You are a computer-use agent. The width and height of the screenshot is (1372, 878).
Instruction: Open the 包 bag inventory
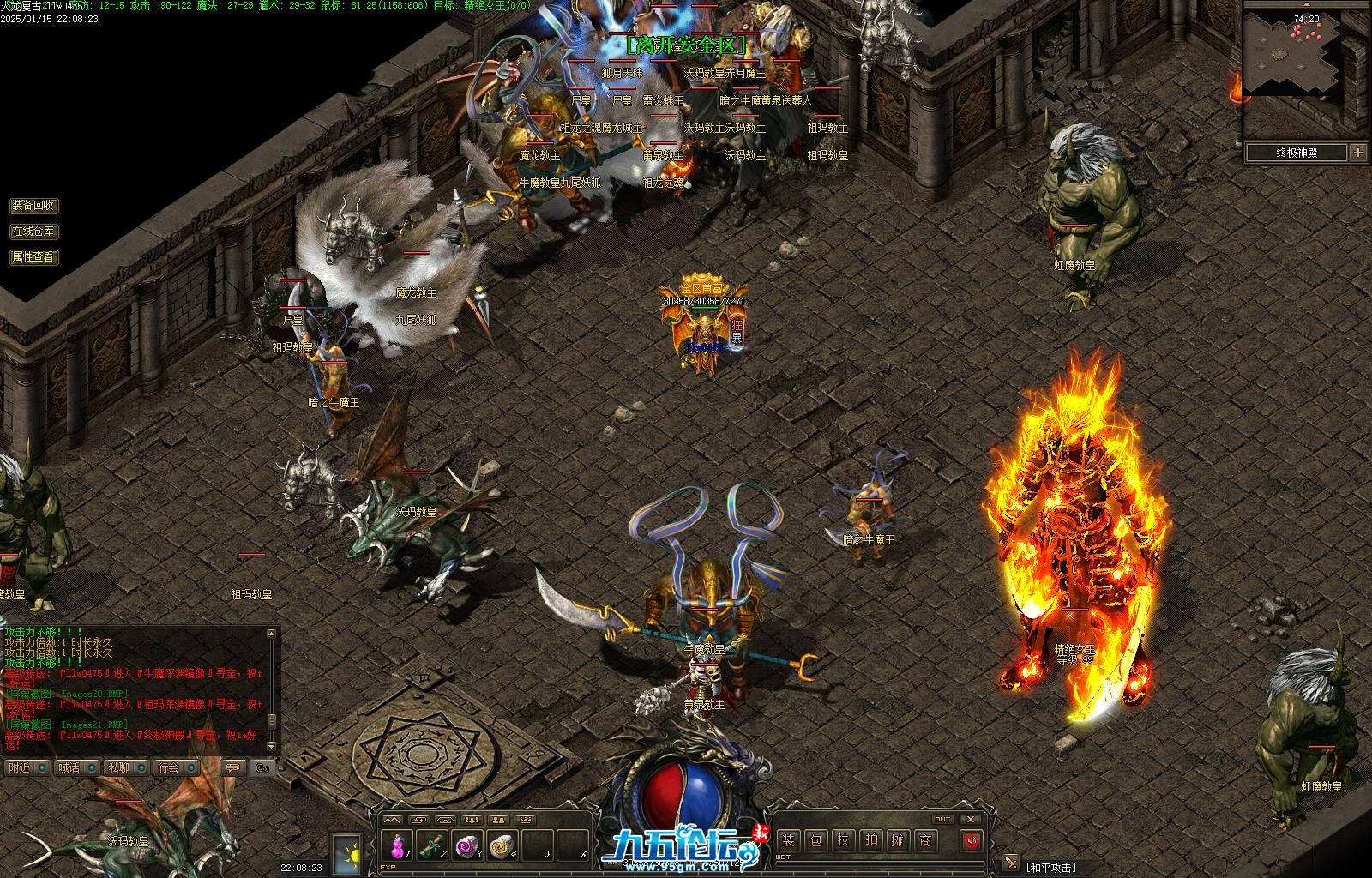point(815,840)
